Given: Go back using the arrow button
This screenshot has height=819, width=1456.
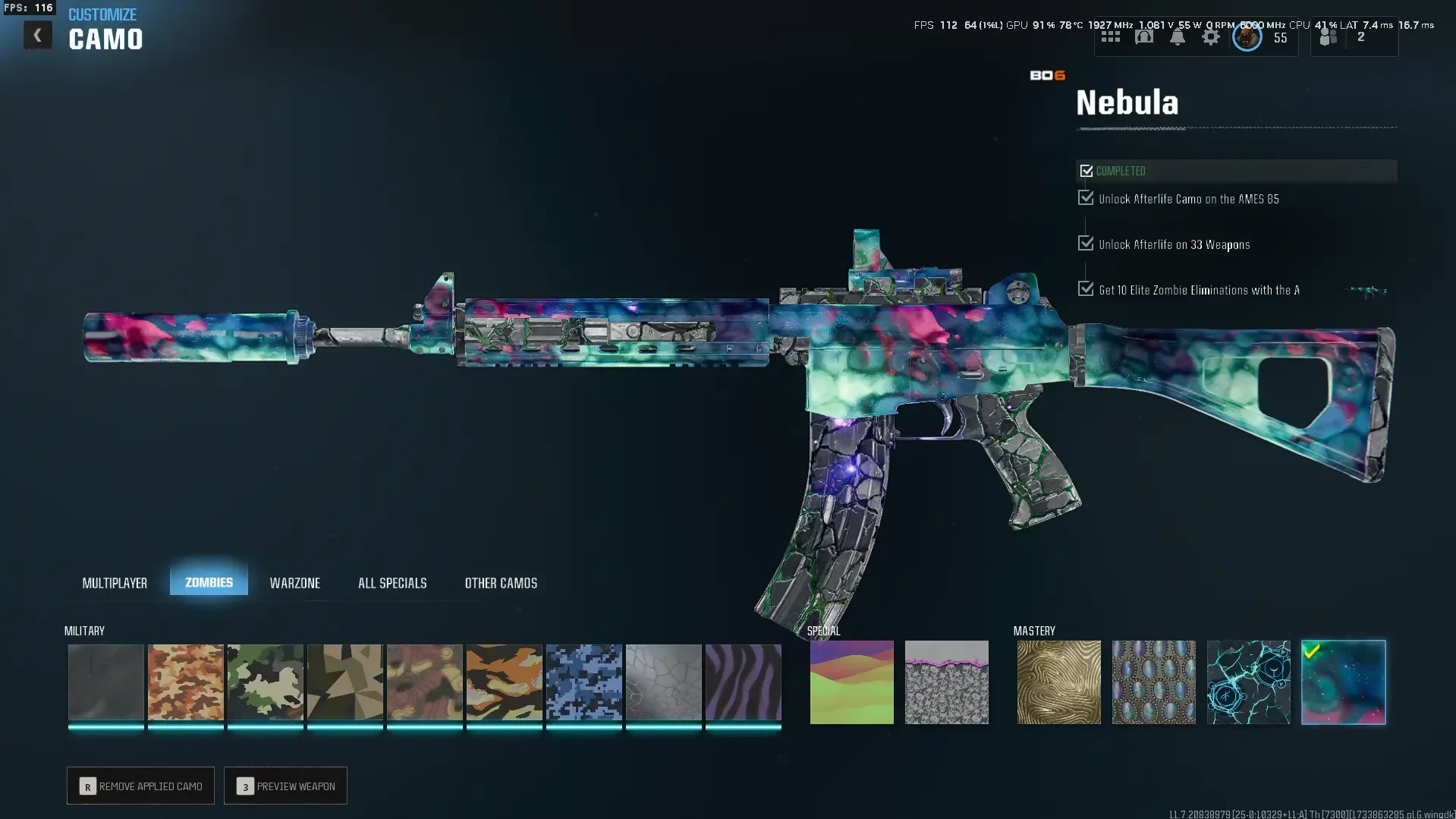Looking at the screenshot, I should [37, 36].
